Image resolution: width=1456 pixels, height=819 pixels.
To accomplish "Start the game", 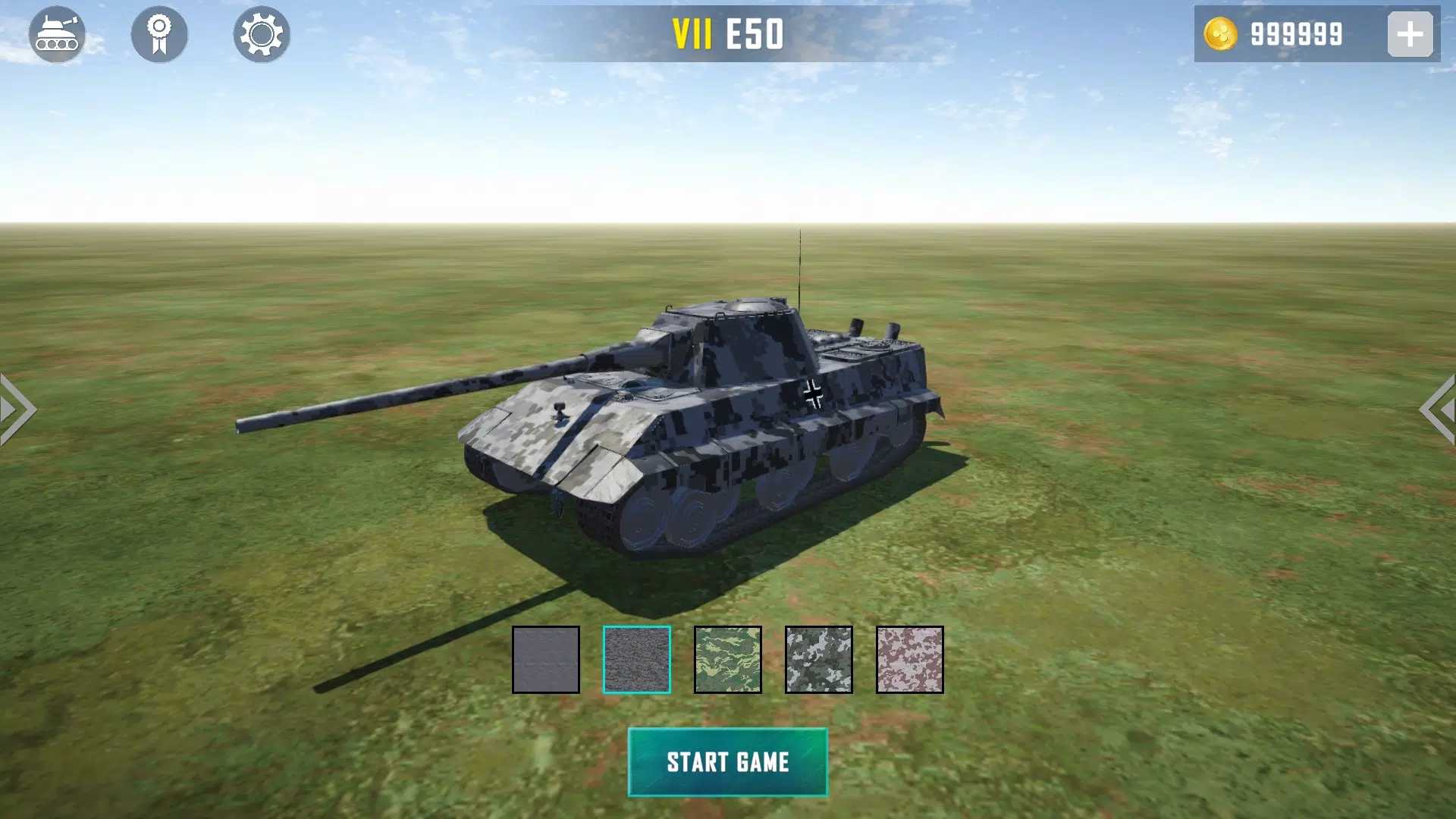I will point(727,762).
